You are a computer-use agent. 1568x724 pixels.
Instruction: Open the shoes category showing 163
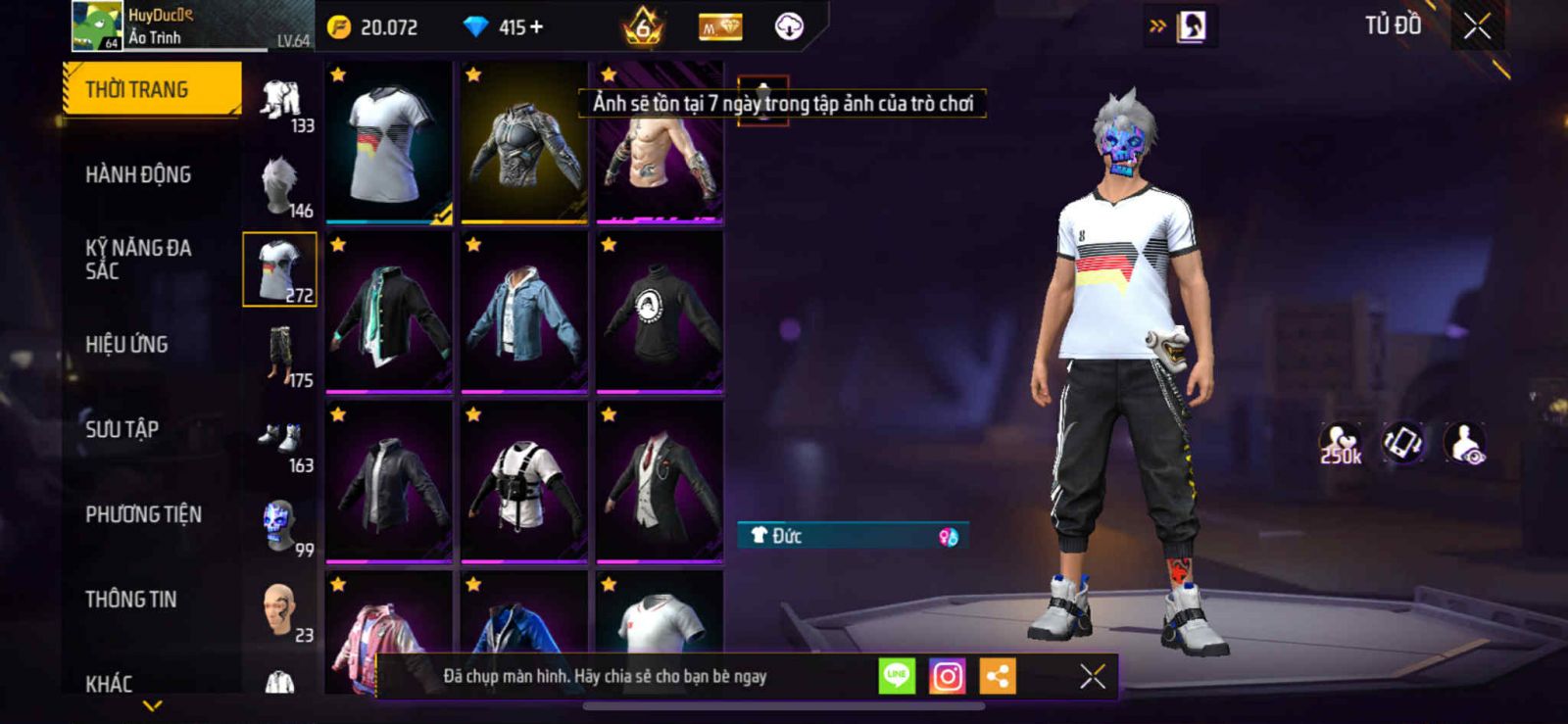tap(281, 441)
